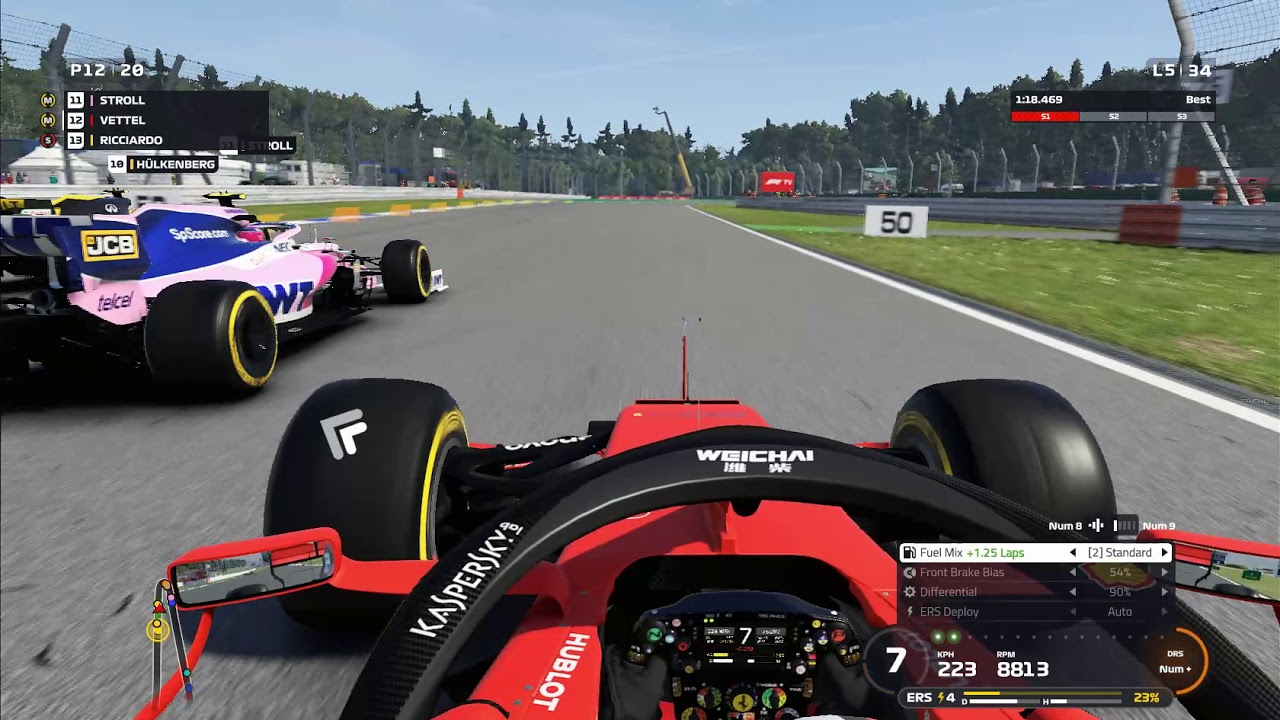Screen dimensions: 1280x720
Task: Click the medium tyre icon beside Stroll
Action: click(x=48, y=100)
